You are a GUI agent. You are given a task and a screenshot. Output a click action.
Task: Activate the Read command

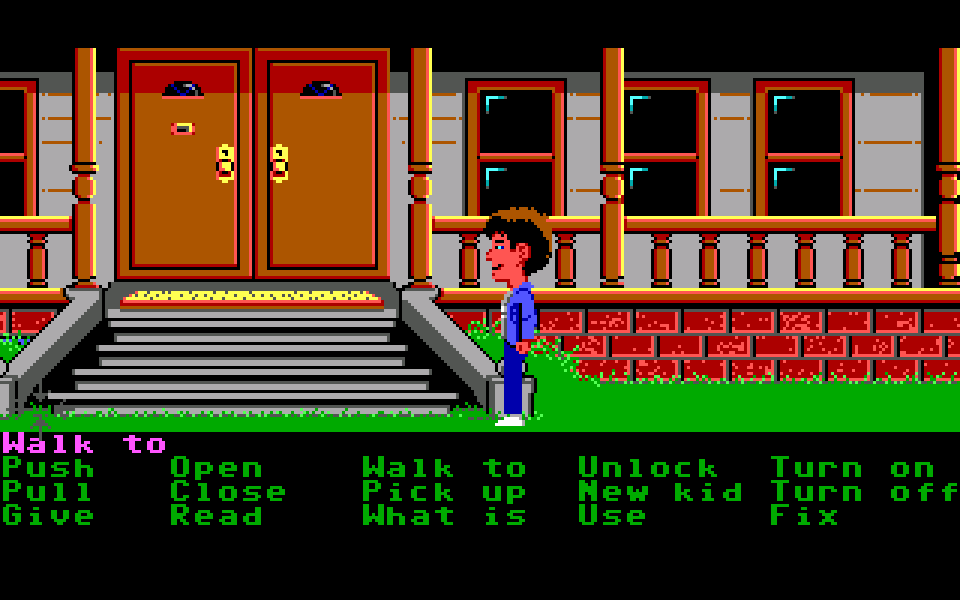[216, 516]
